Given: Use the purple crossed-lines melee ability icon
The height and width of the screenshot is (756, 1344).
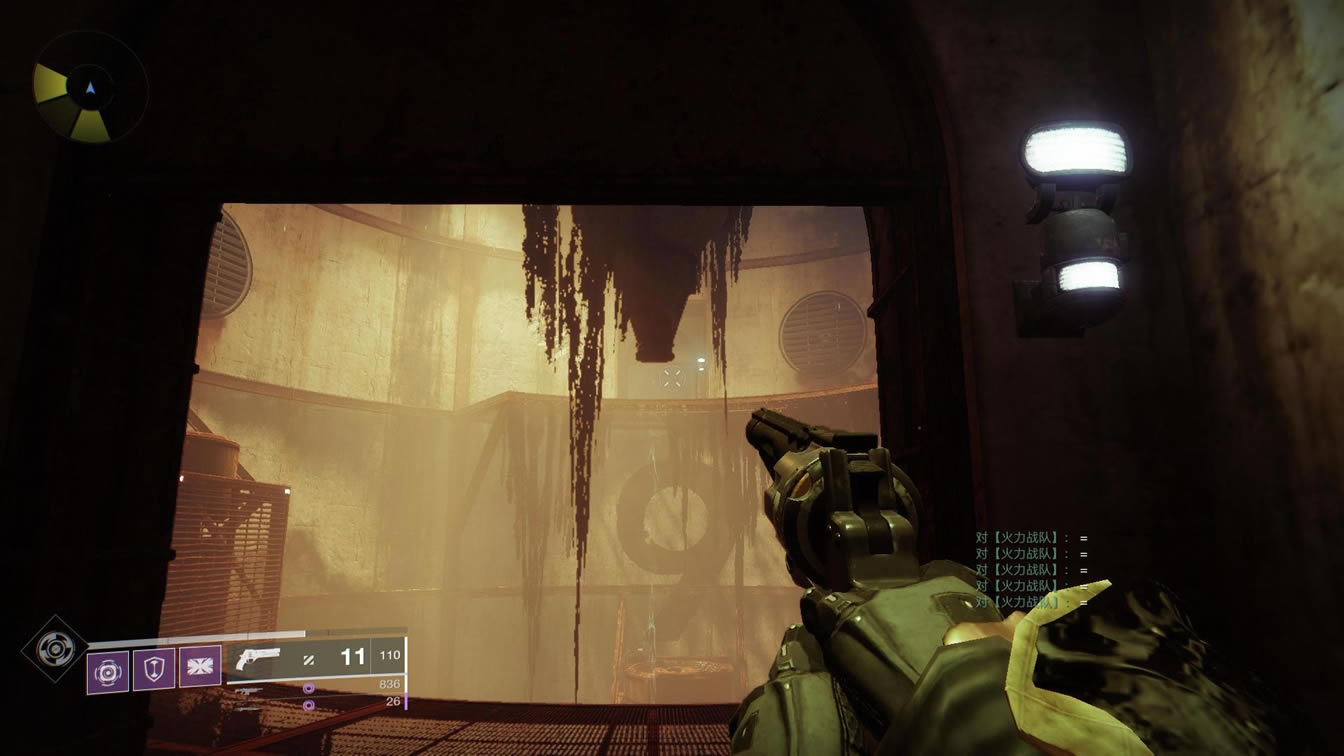Looking at the screenshot, I should click(200, 667).
